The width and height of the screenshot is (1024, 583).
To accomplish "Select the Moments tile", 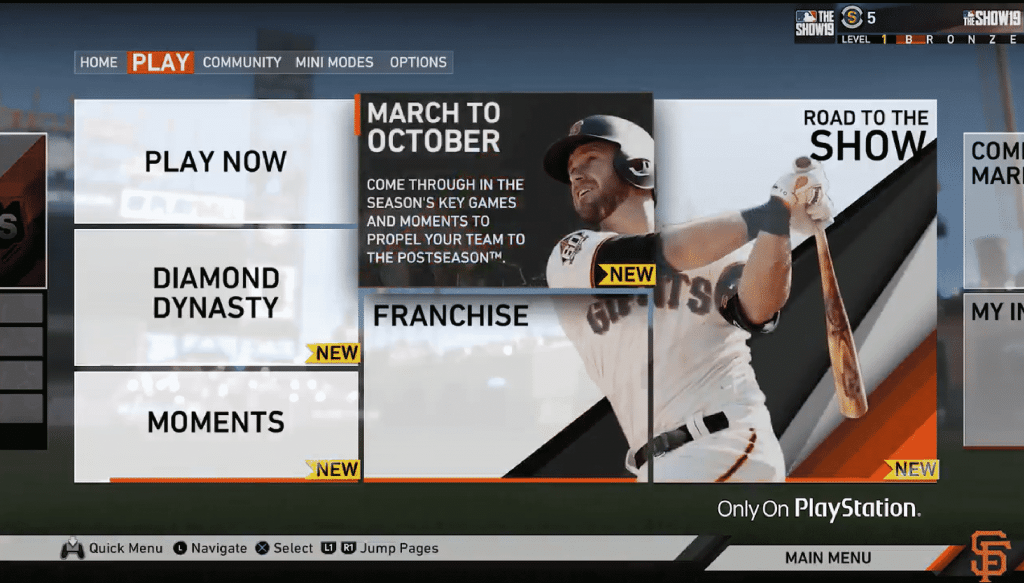I will (216, 424).
